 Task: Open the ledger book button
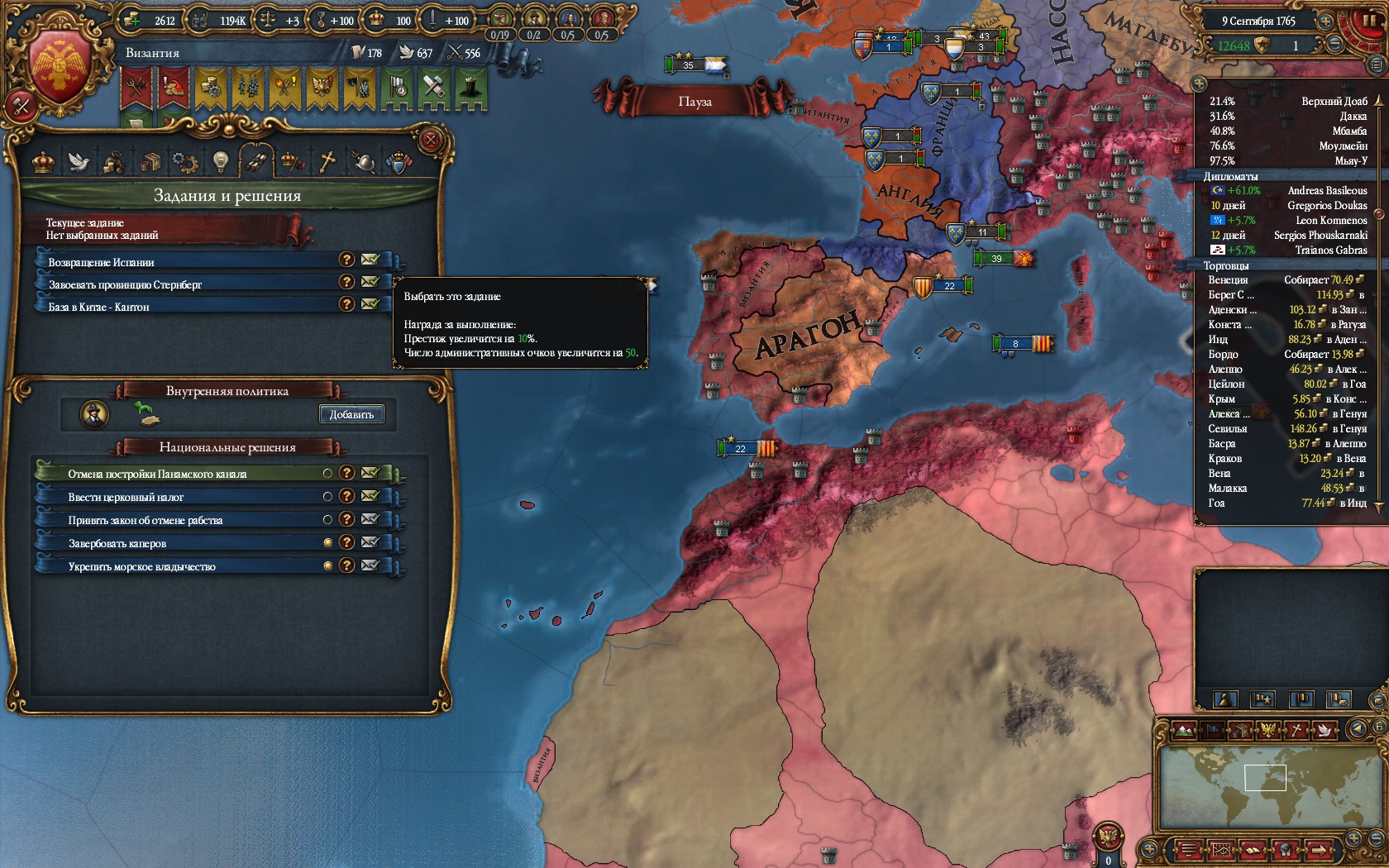(x=1253, y=849)
